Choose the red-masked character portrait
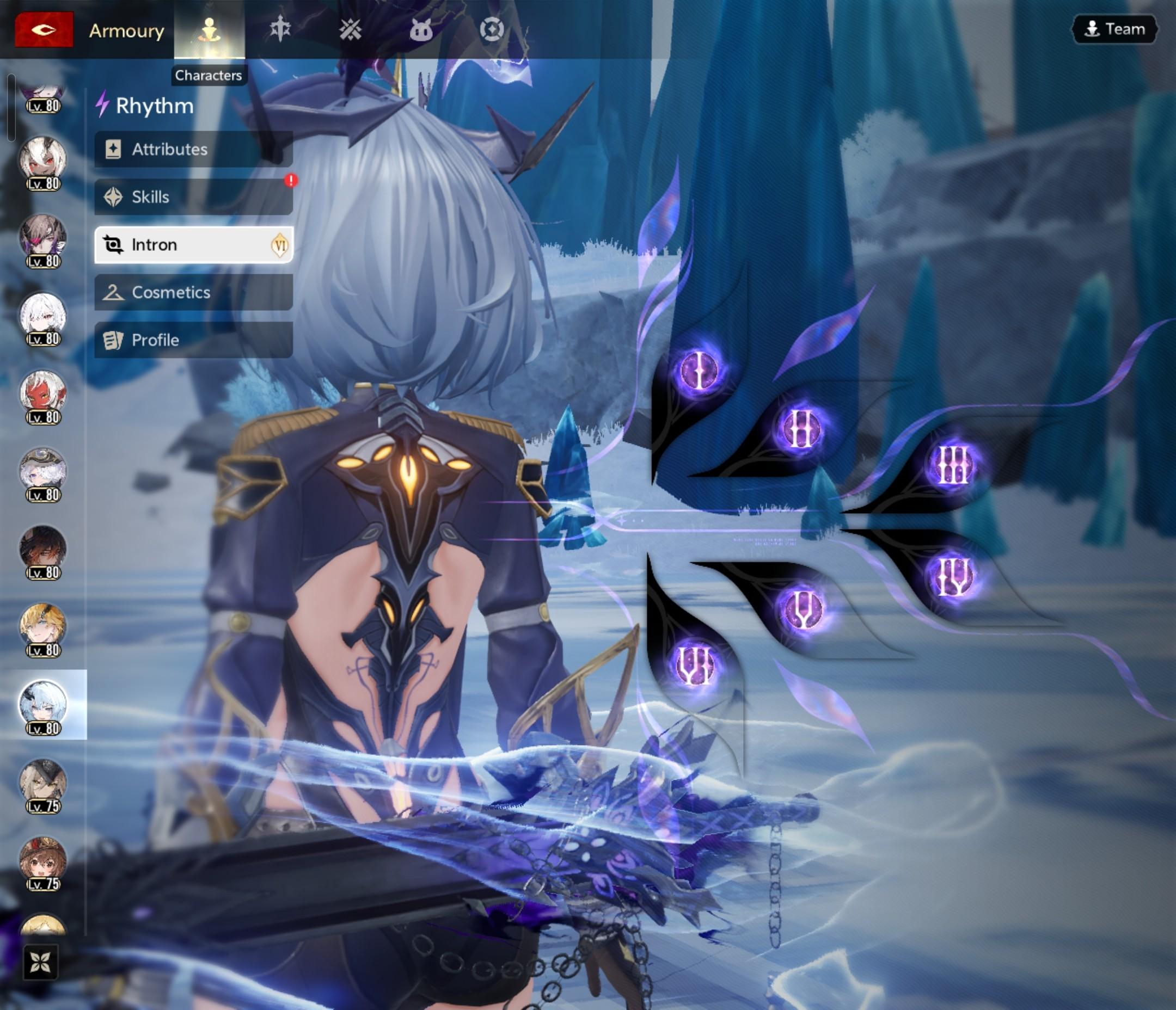 tap(43, 392)
